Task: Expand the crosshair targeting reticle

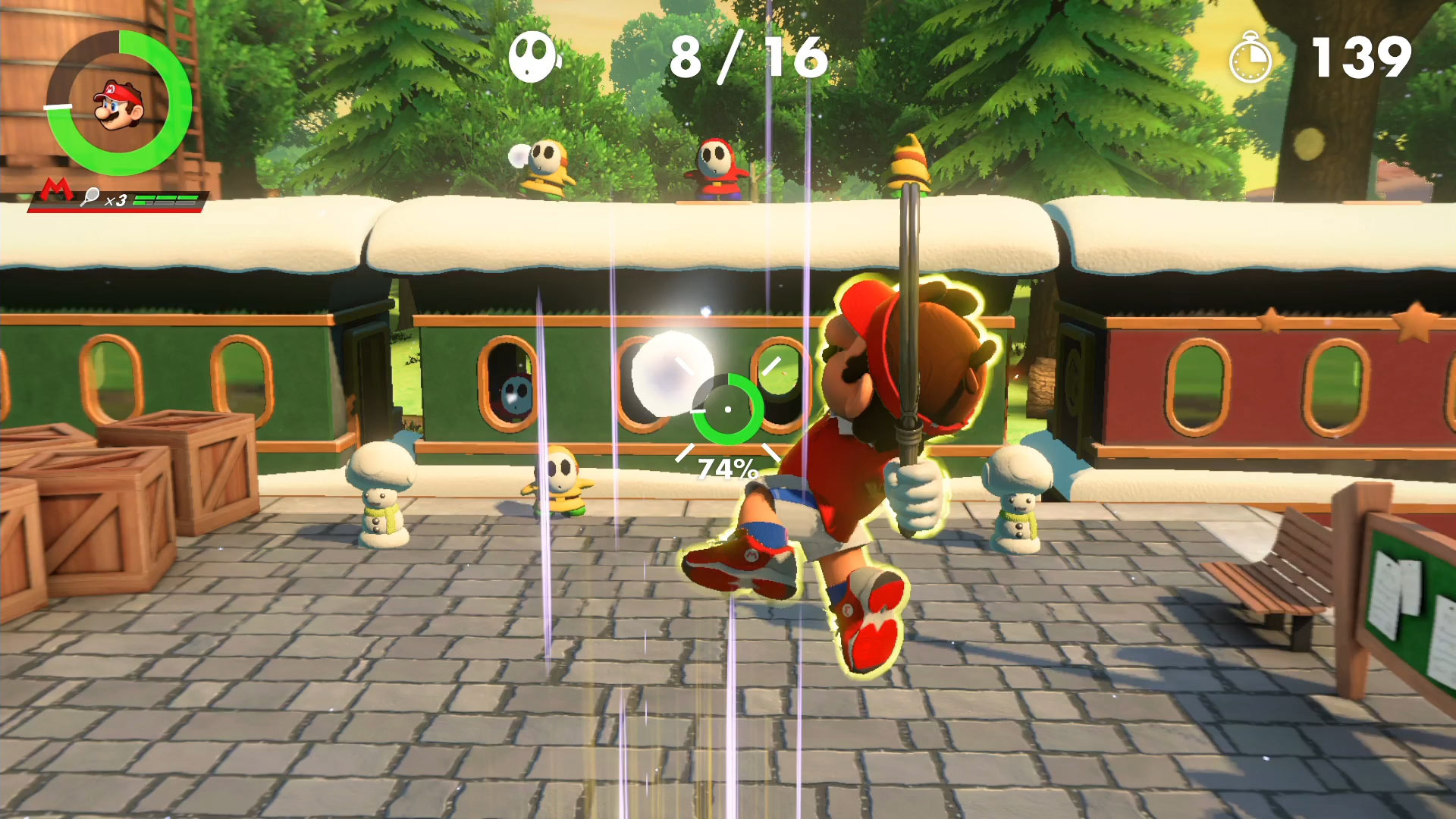Action: tap(728, 409)
